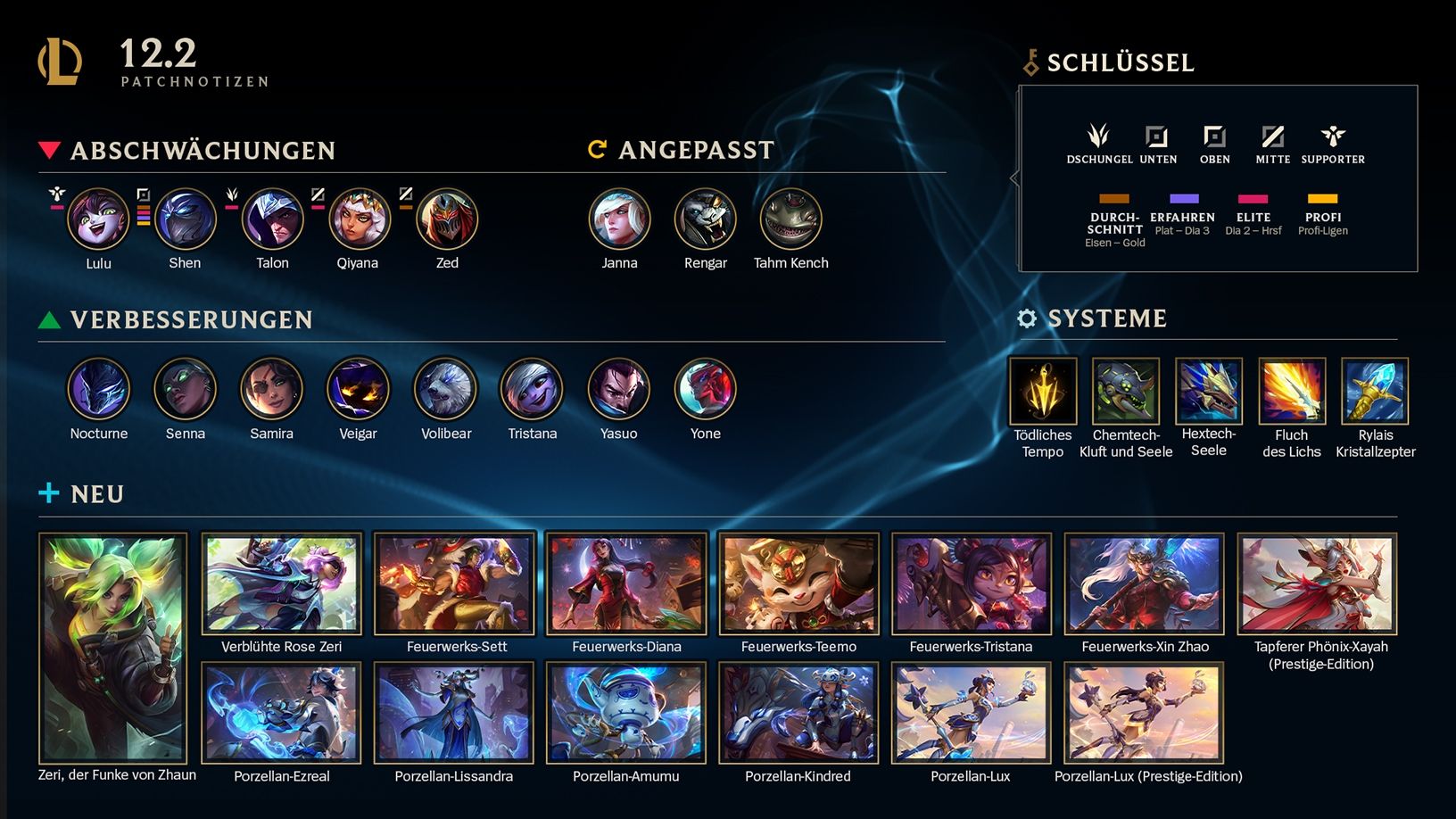This screenshot has width=1456, height=819.
Task: Show the Porzellan-Kindred skin thumbnail
Action: coord(798,713)
